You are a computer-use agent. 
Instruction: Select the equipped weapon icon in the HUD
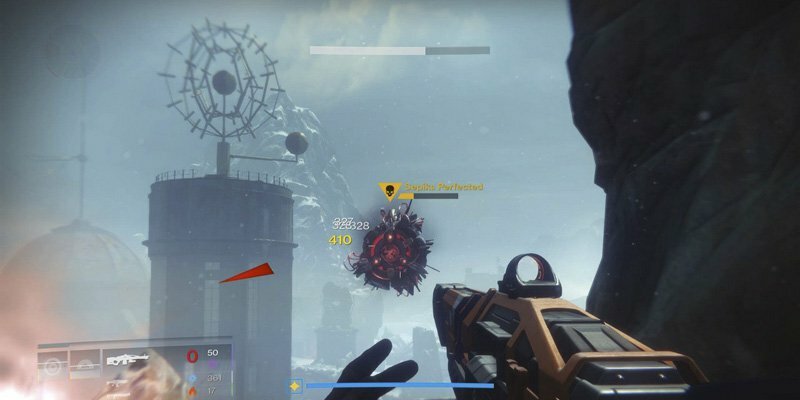(x=128, y=361)
